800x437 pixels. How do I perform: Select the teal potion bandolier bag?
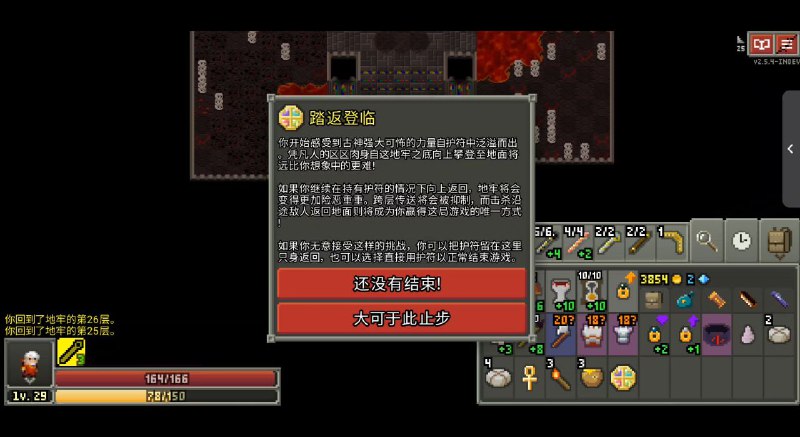click(x=685, y=297)
